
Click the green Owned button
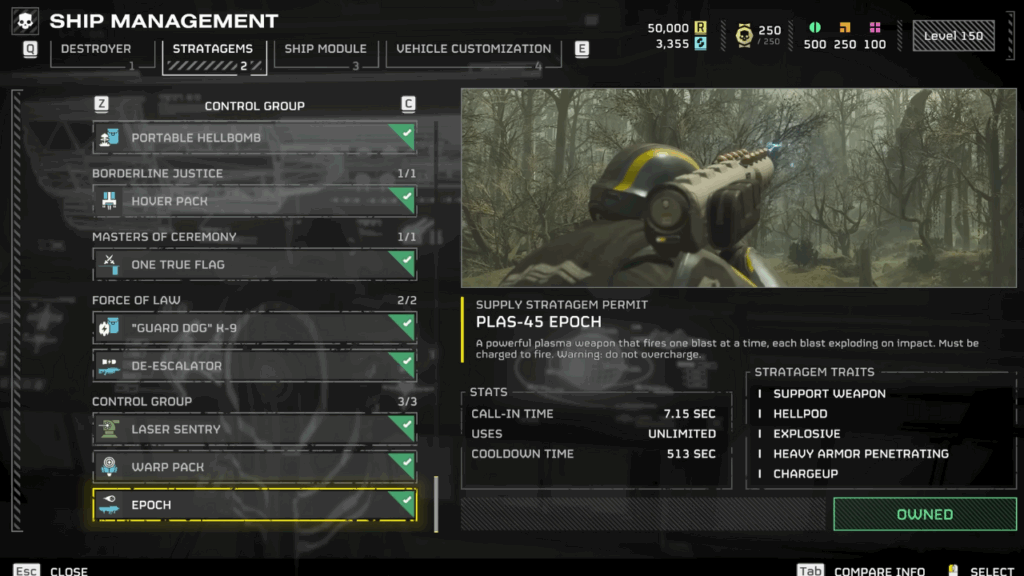(924, 514)
